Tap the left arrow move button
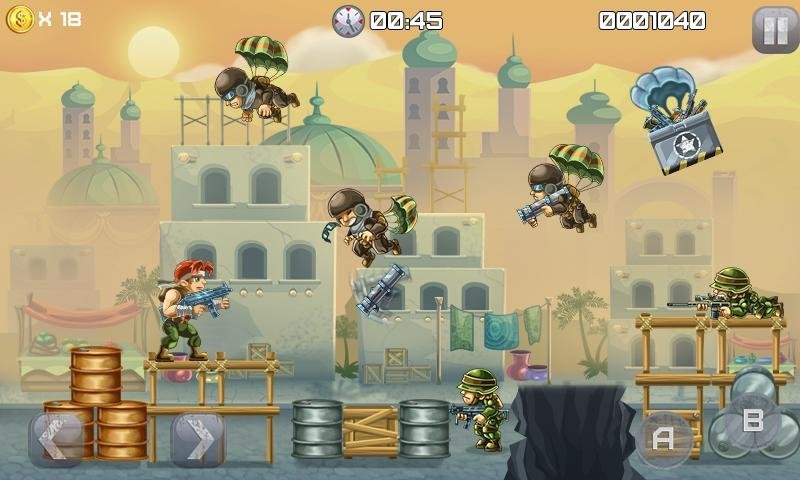This screenshot has width=800, height=480. click(x=56, y=439)
